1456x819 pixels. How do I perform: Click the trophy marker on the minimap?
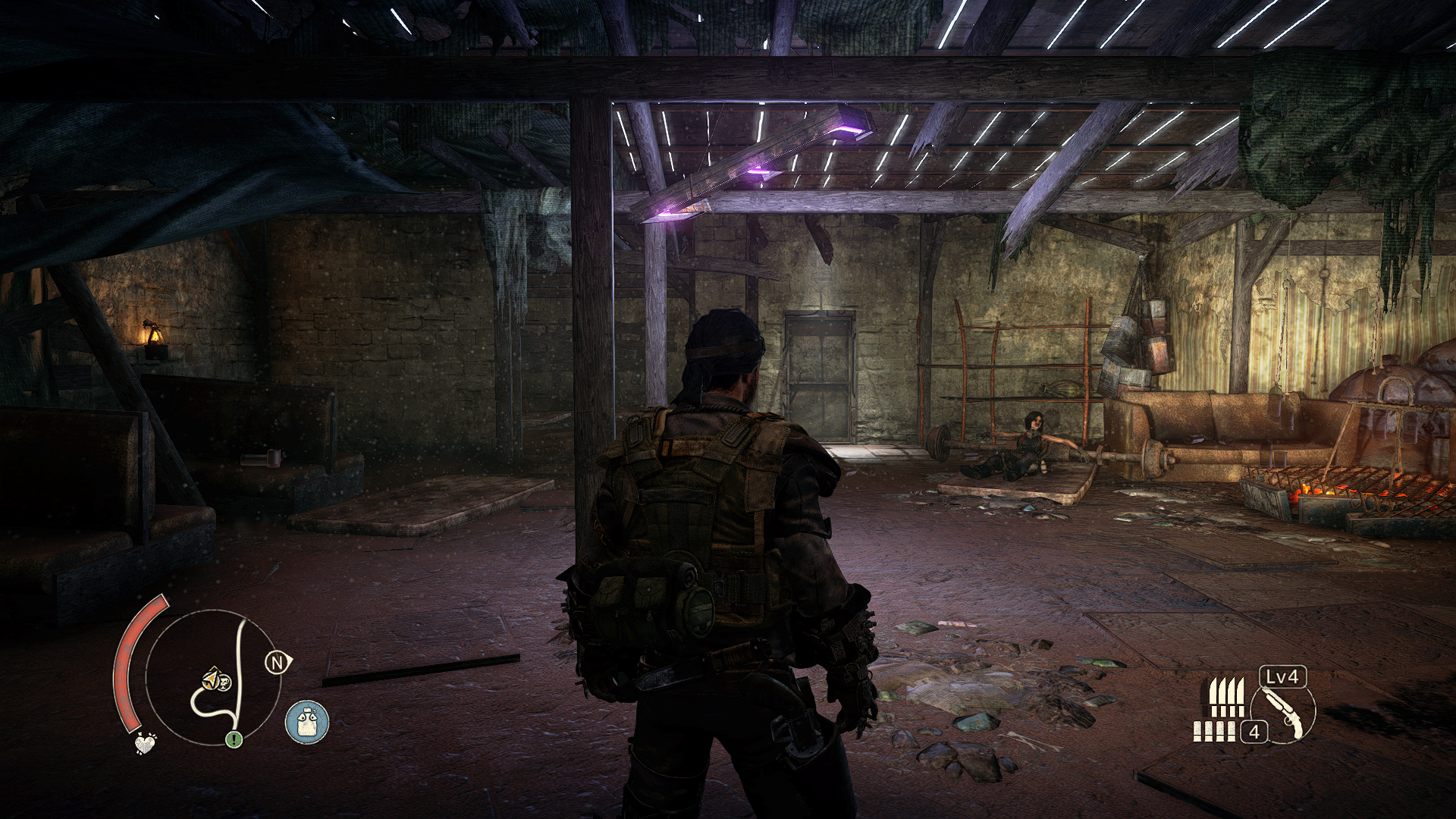point(224,683)
